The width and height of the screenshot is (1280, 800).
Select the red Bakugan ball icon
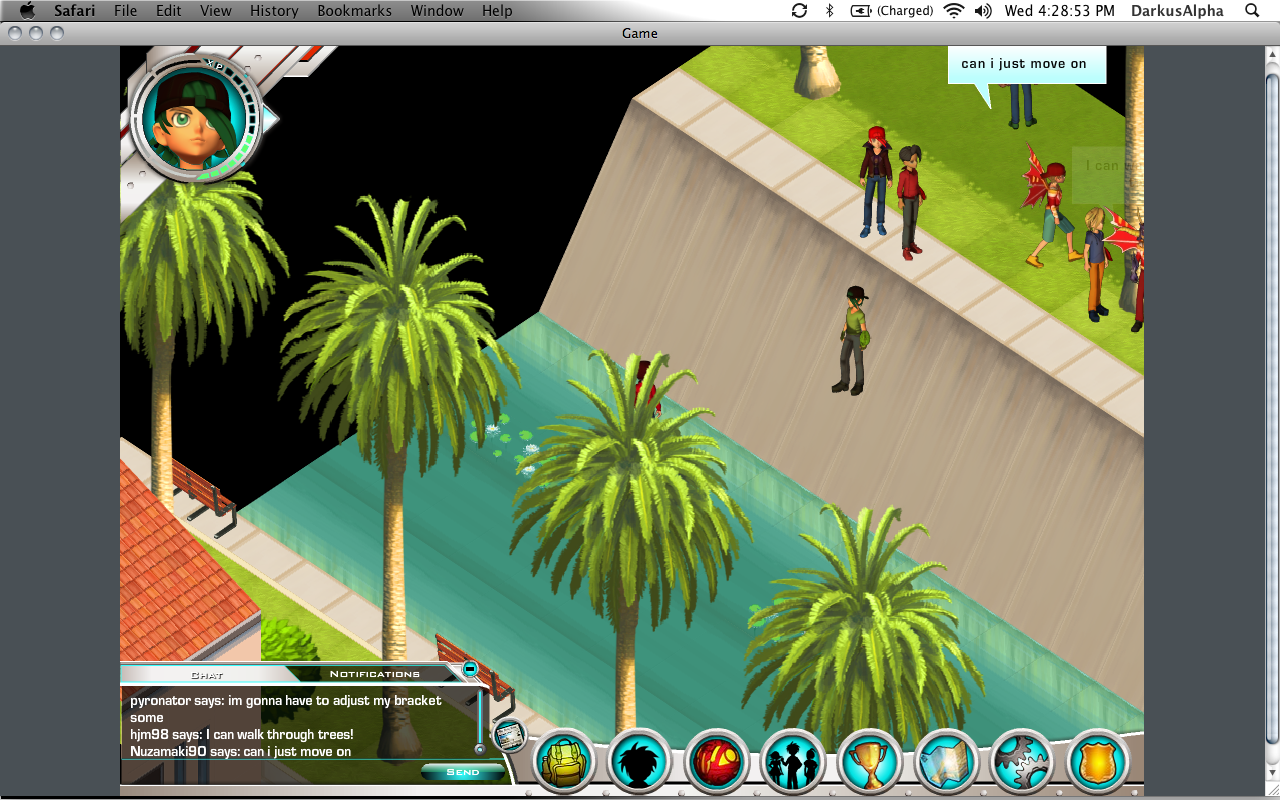[x=716, y=764]
